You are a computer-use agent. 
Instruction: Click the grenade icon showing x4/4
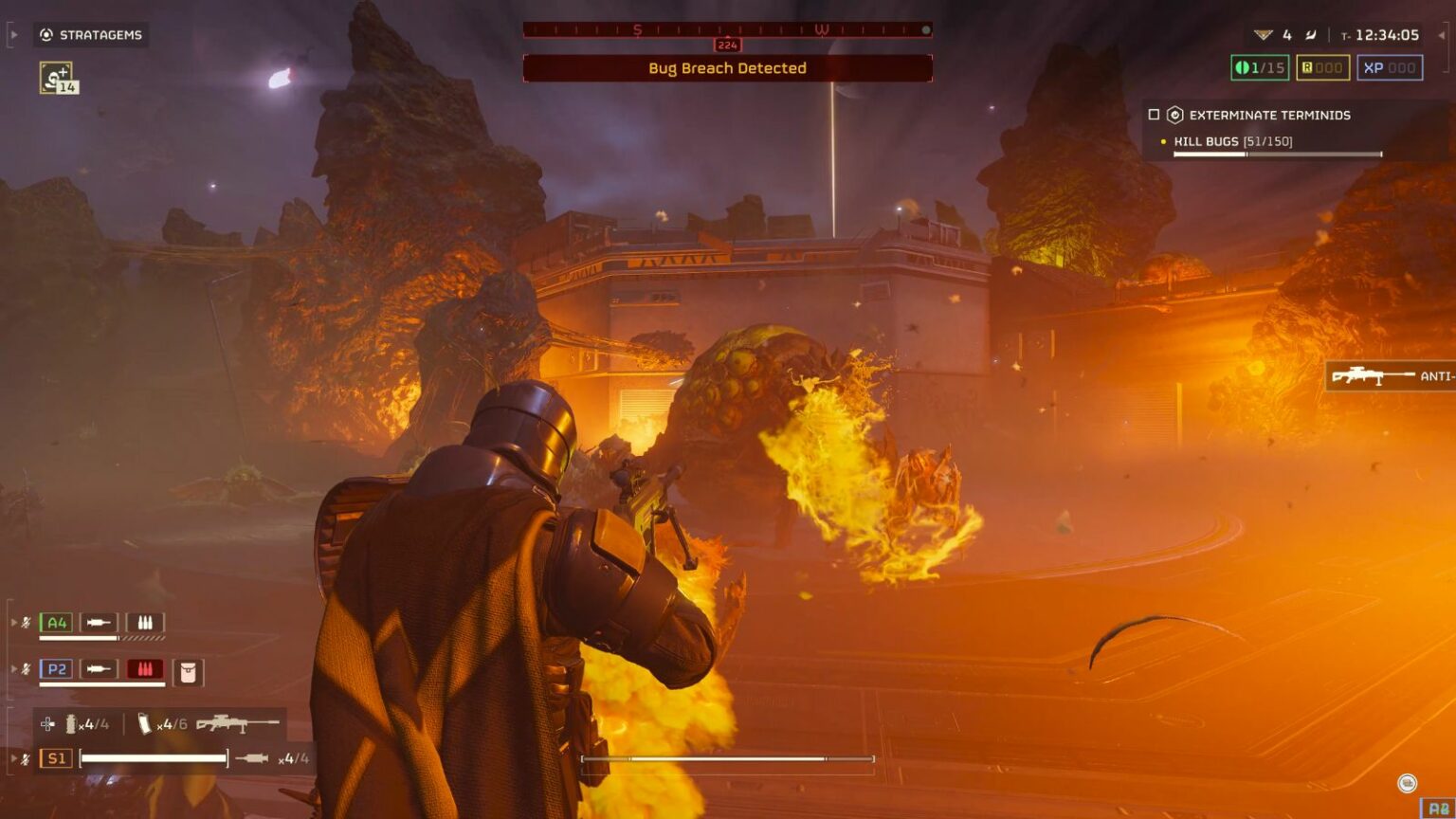click(73, 723)
